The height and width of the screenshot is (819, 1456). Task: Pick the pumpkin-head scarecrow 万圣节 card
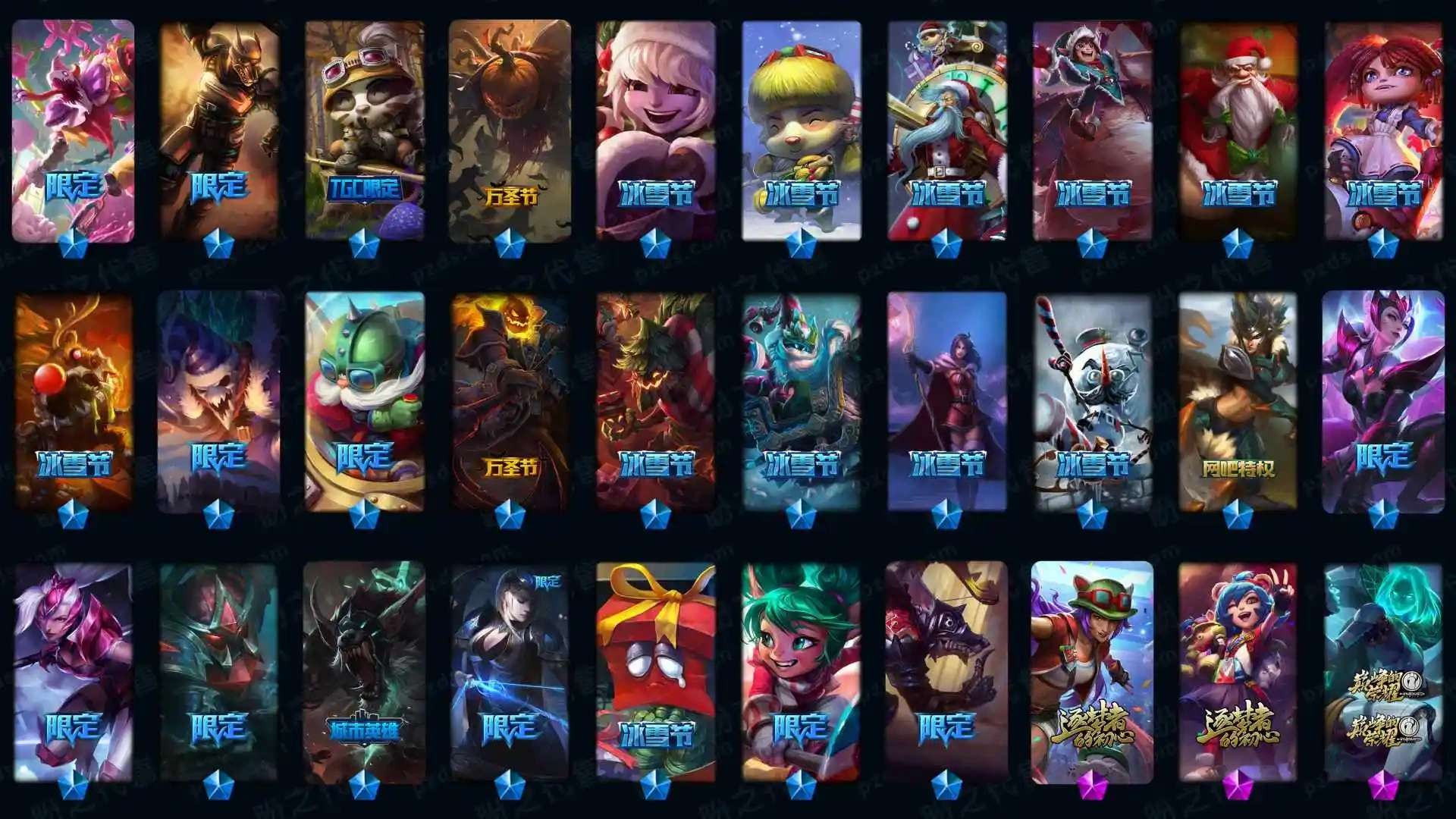pos(510,129)
